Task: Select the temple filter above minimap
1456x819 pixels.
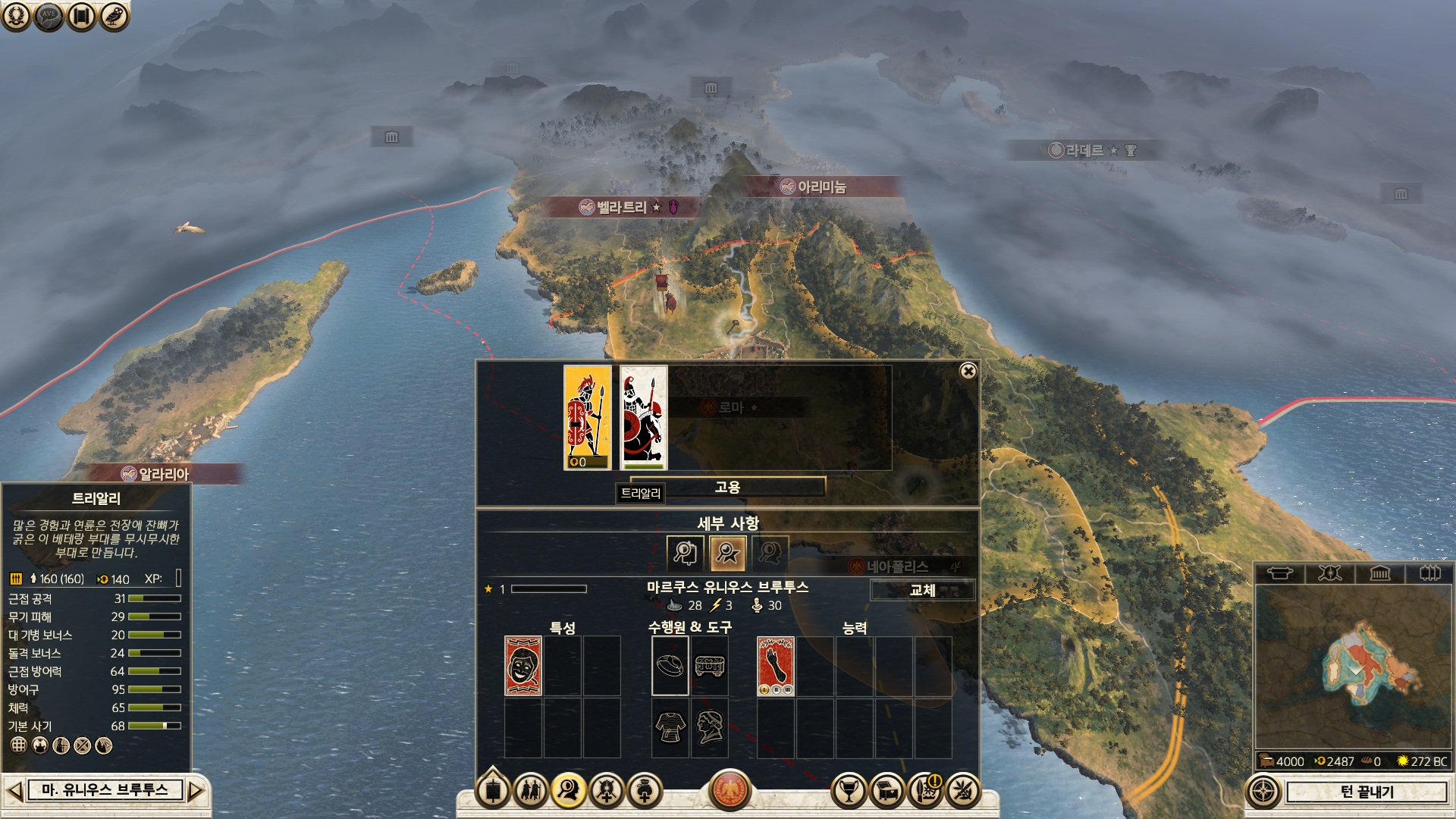Action: coord(1379,573)
